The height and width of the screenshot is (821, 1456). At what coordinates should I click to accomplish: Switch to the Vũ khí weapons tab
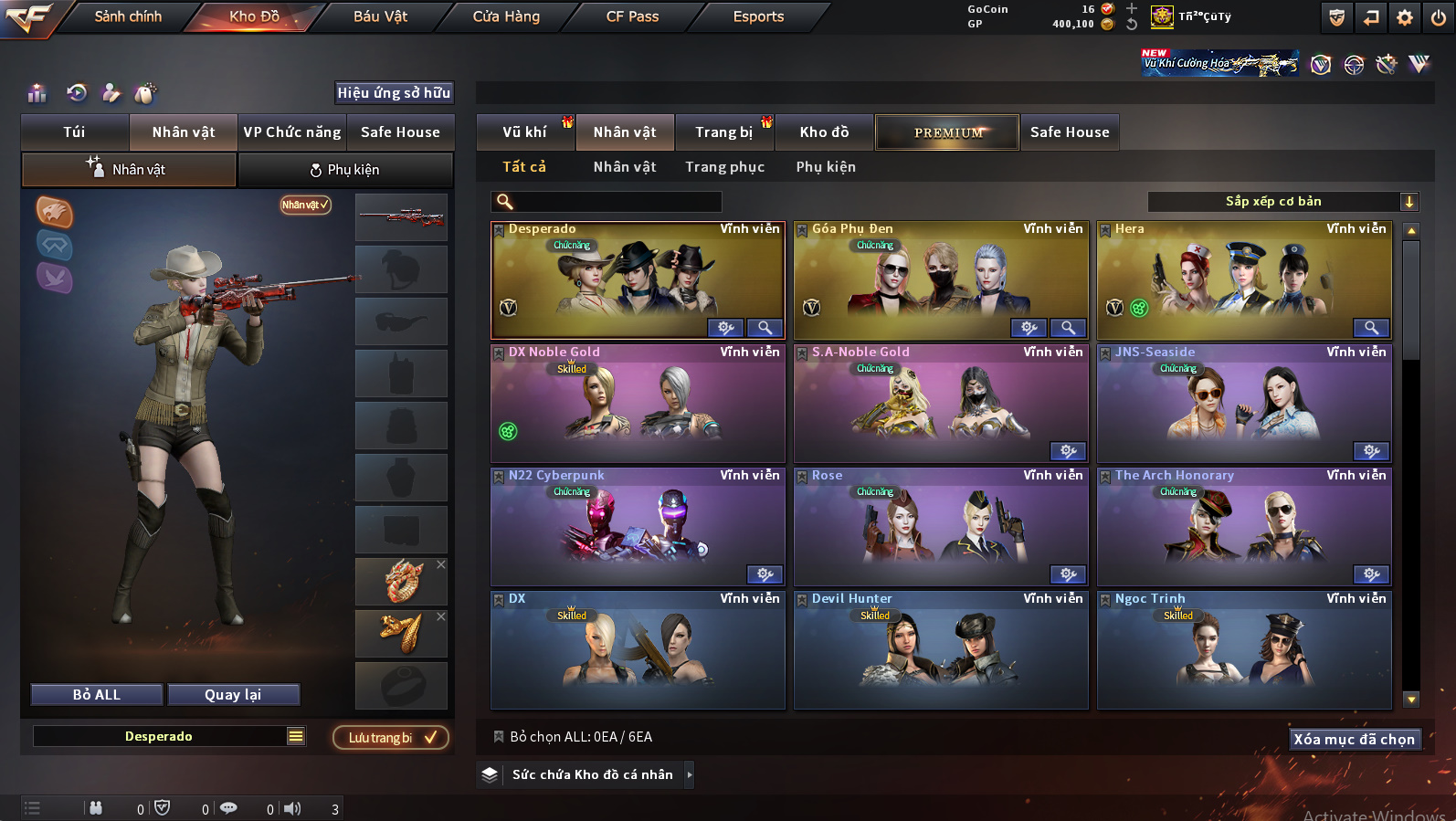[524, 132]
